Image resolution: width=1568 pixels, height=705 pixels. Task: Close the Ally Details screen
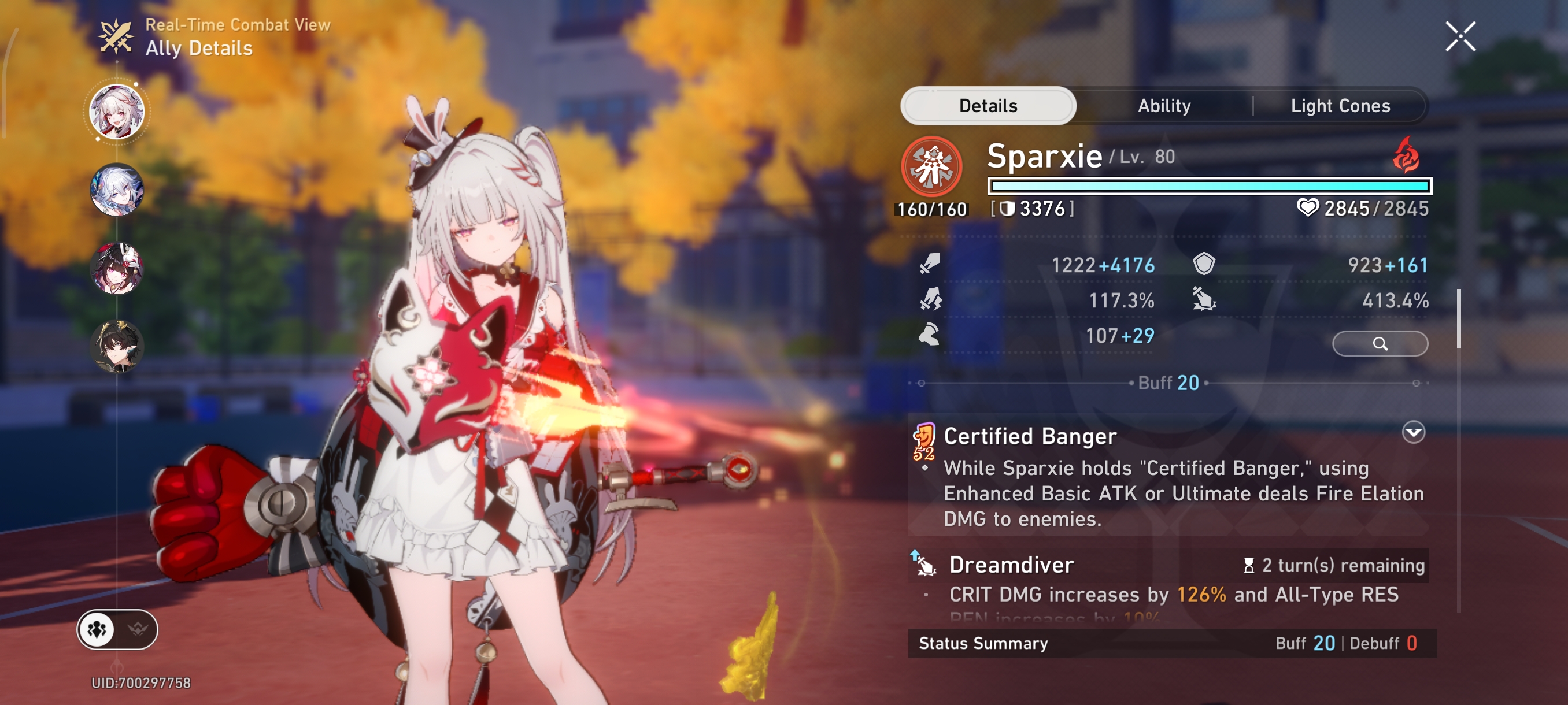coord(1460,36)
